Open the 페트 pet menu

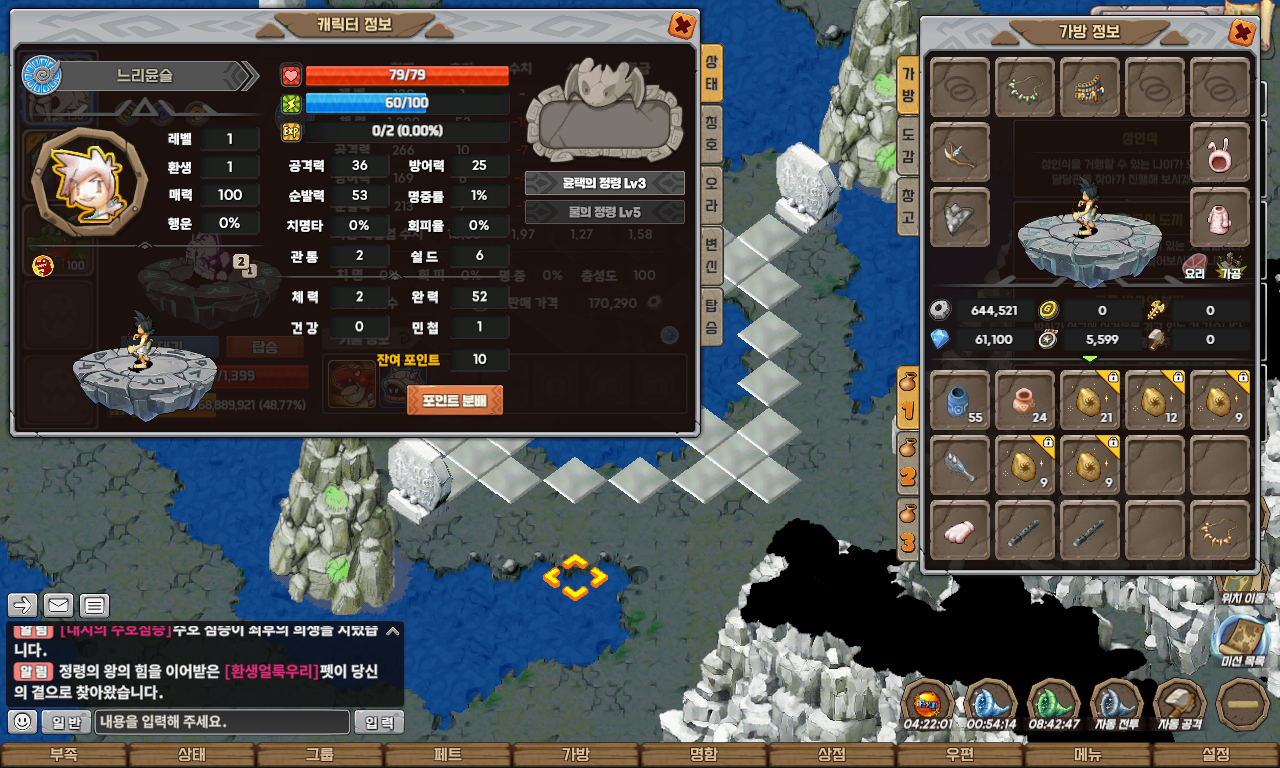[447, 755]
